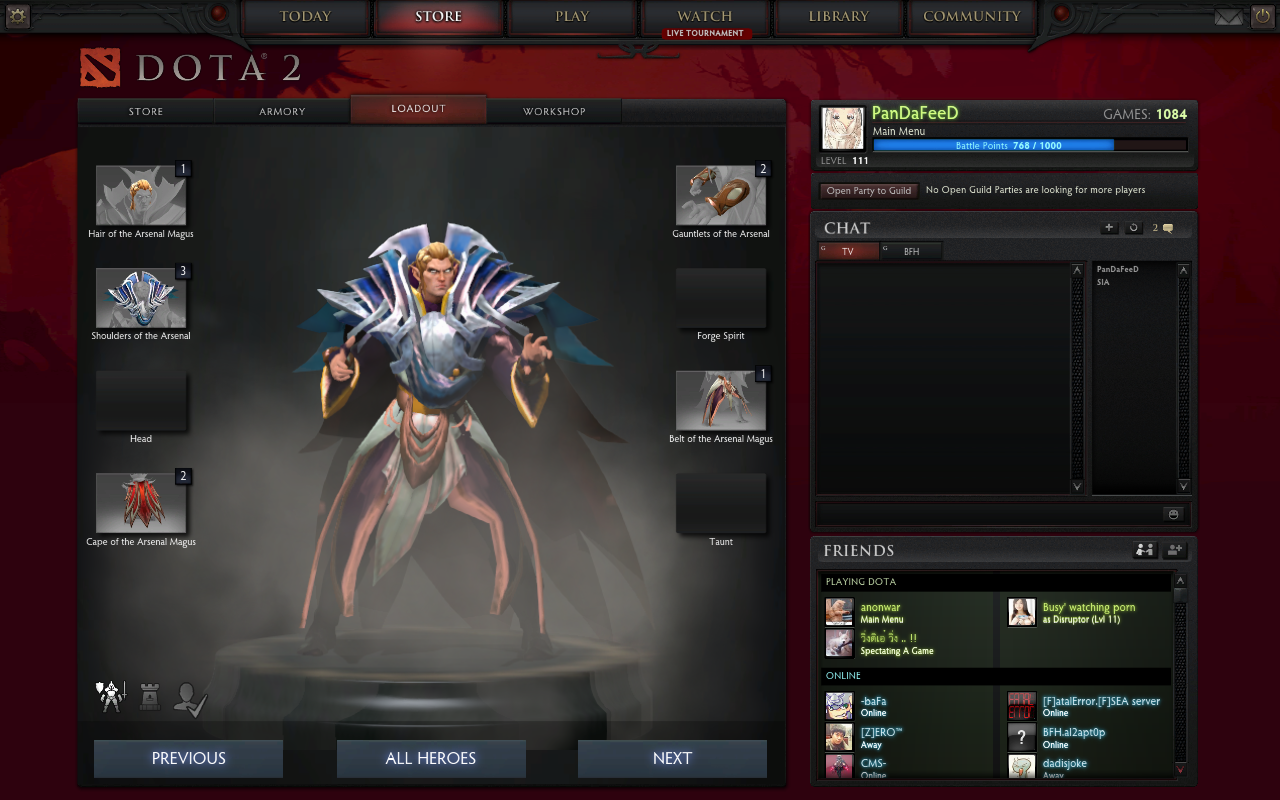The image size is (1280, 800).
Task: Switch to the Armory tab
Action: tap(282, 111)
